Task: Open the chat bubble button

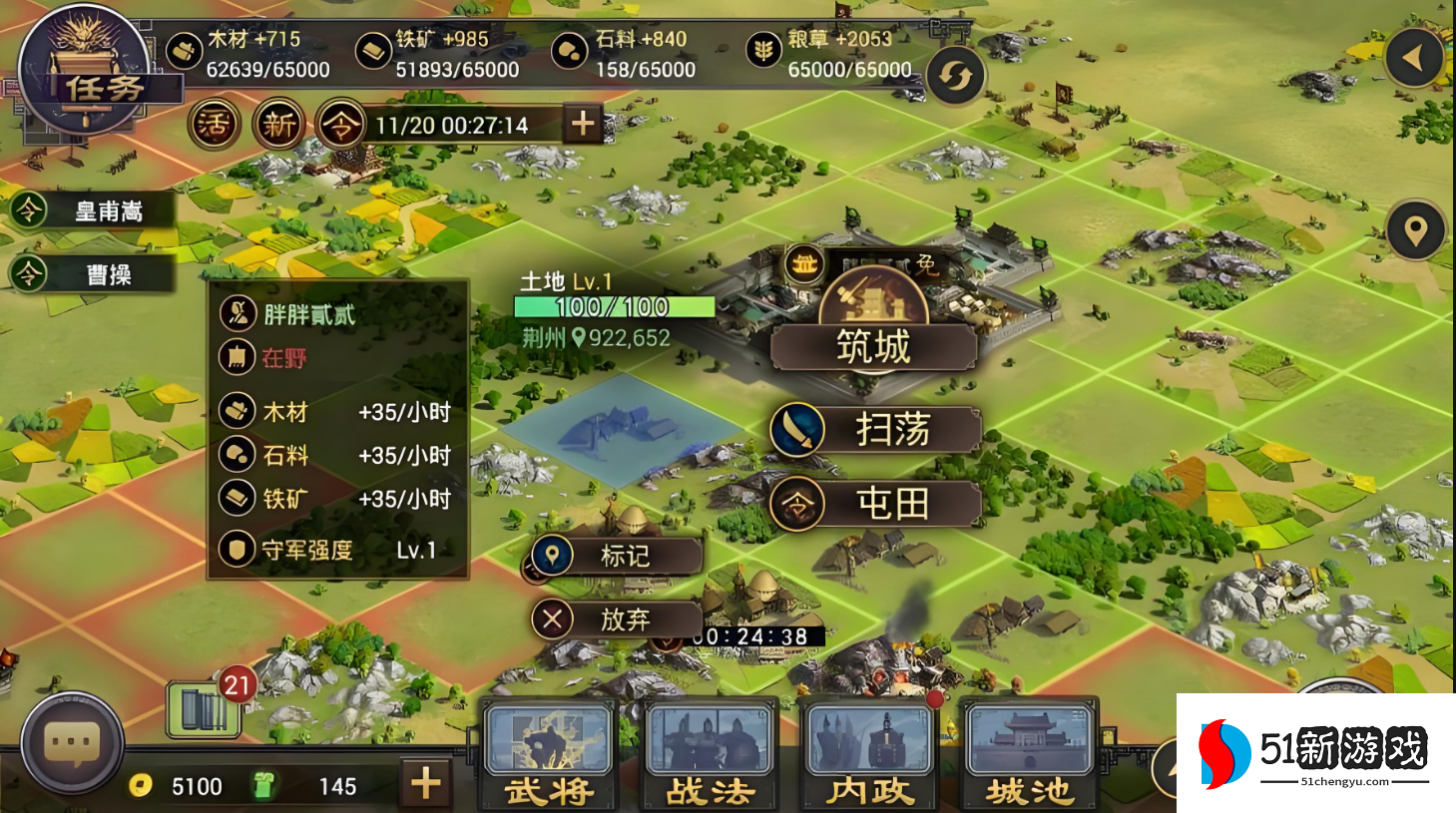Action: 72,743
